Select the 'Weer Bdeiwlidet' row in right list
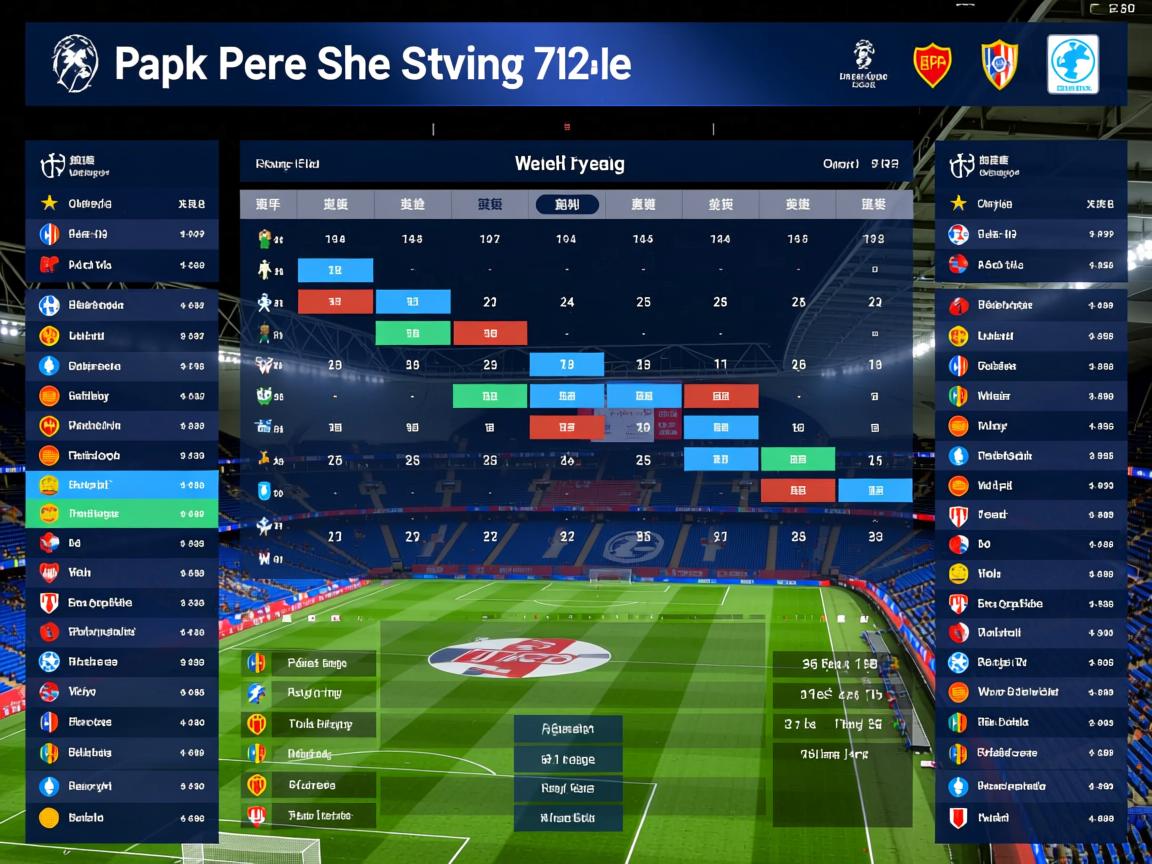Image resolution: width=1152 pixels, height=864 pixels. pos(1030,692)
